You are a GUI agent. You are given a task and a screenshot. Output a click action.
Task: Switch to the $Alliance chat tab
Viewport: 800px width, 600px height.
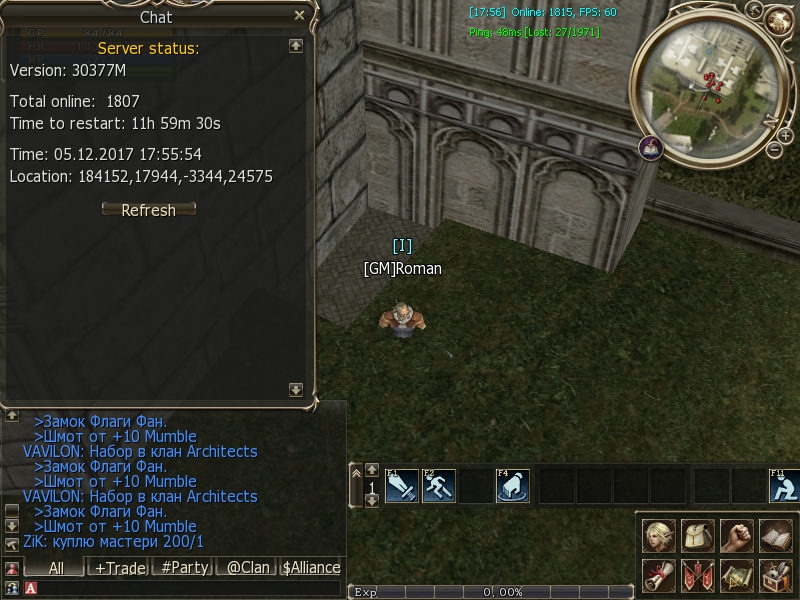tap(311, 567)
